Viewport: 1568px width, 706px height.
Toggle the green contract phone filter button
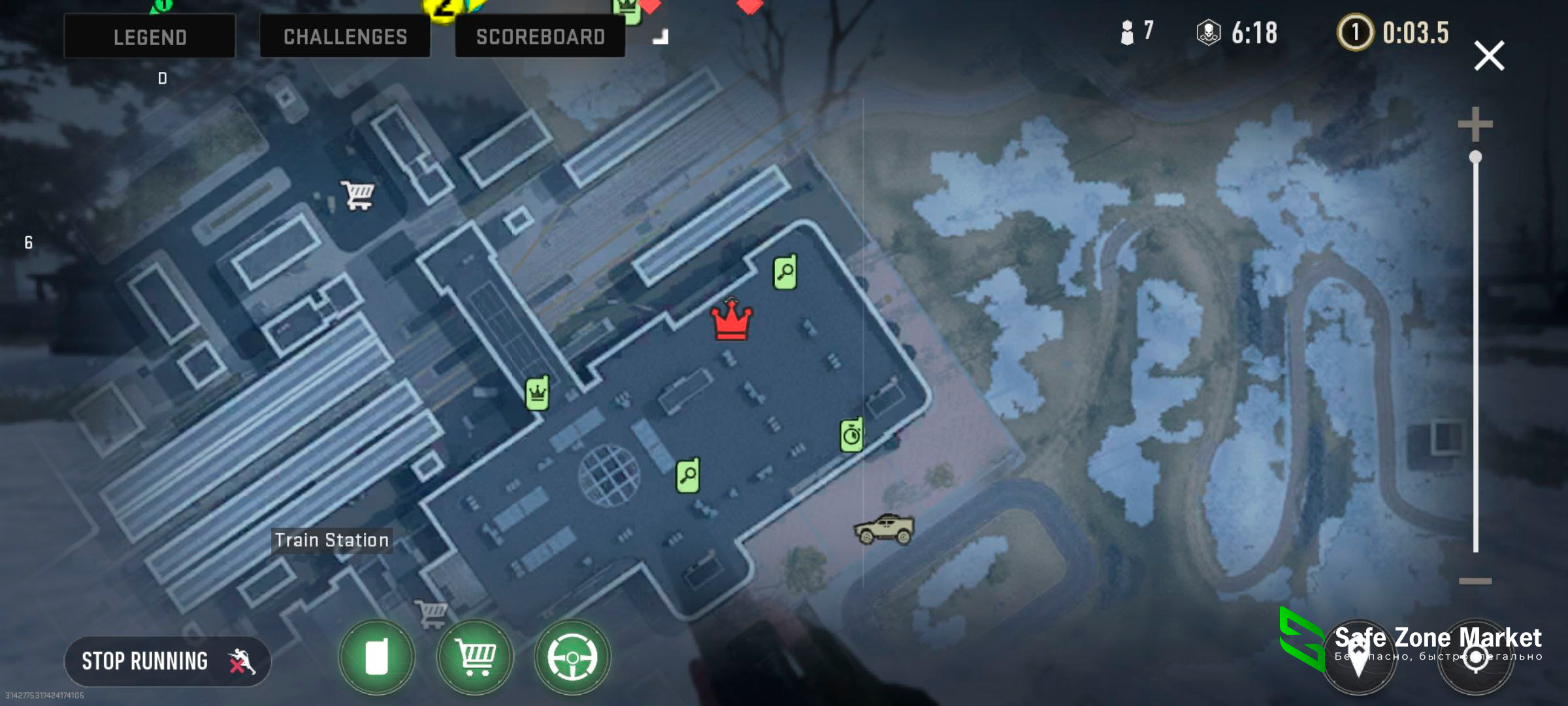[376, 656]
